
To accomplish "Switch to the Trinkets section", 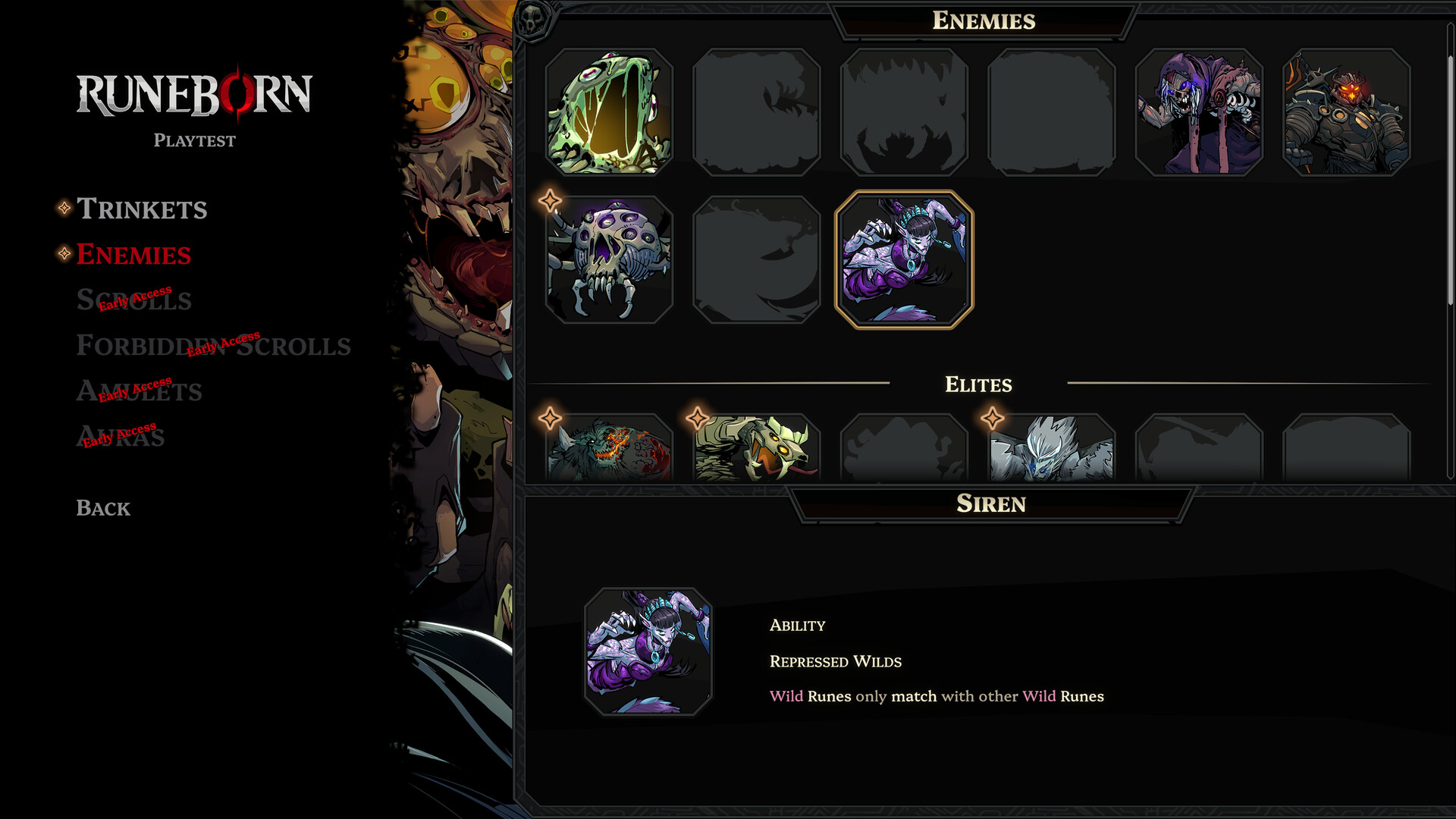I will coord(143,209).
